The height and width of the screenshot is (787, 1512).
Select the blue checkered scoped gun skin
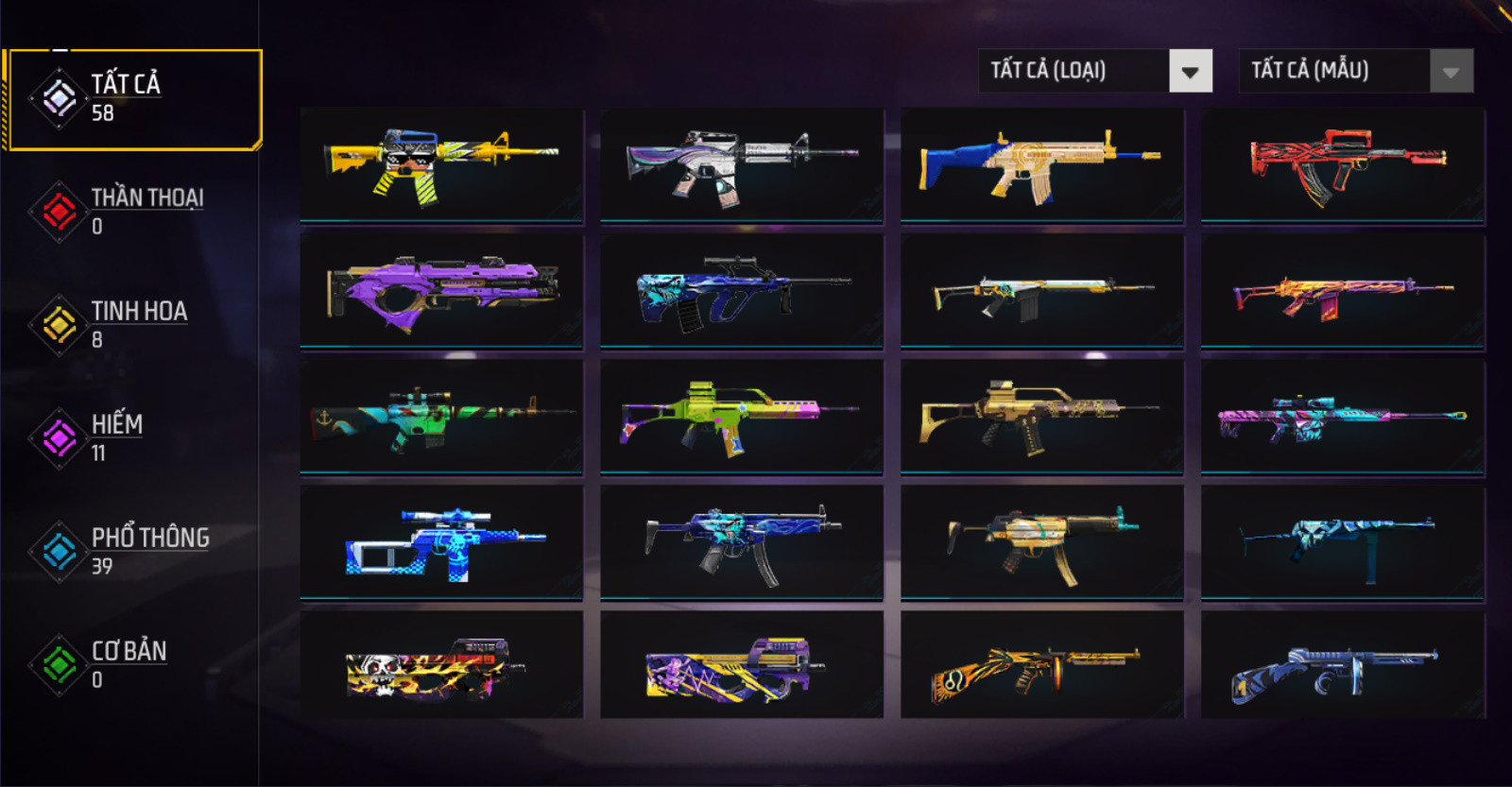pos(441,542)
